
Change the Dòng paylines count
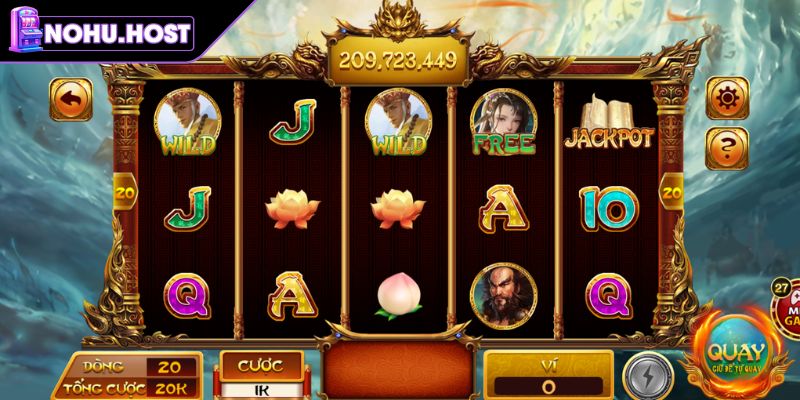[x=171, y=367]
